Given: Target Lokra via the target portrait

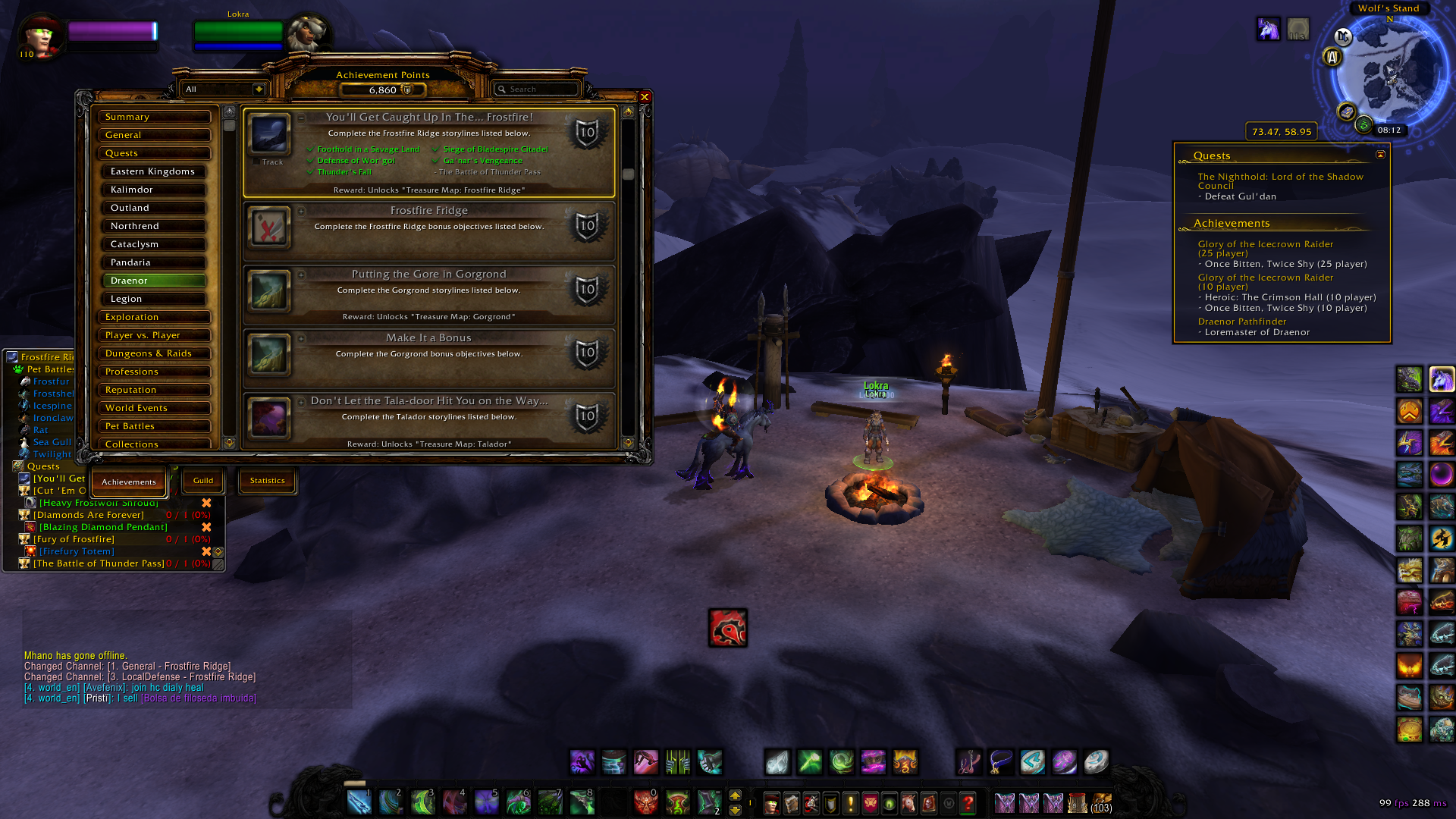Looking at the screenshot, I should click(307, 34).
